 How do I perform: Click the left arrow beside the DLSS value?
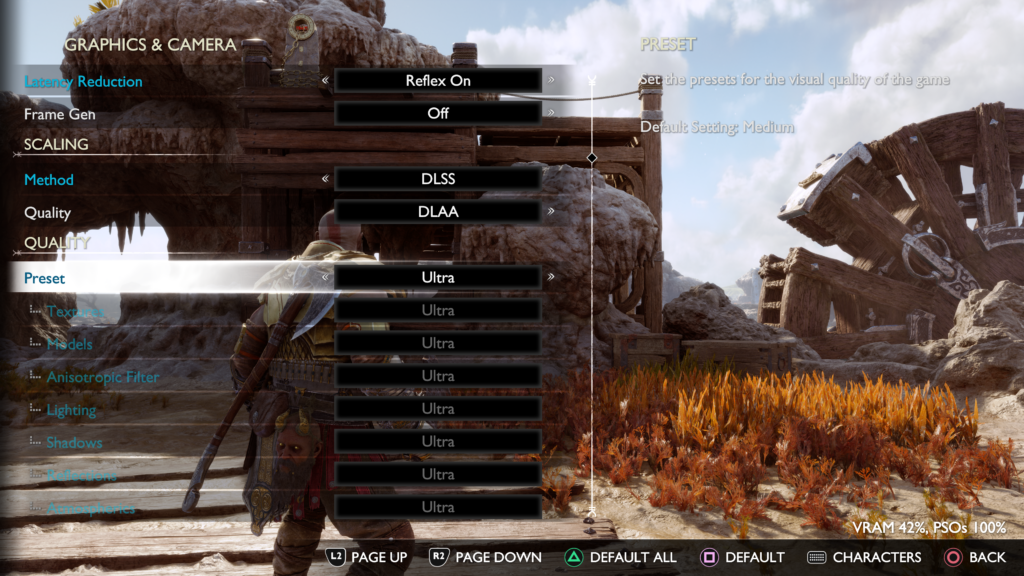click(x=324, y=180)
